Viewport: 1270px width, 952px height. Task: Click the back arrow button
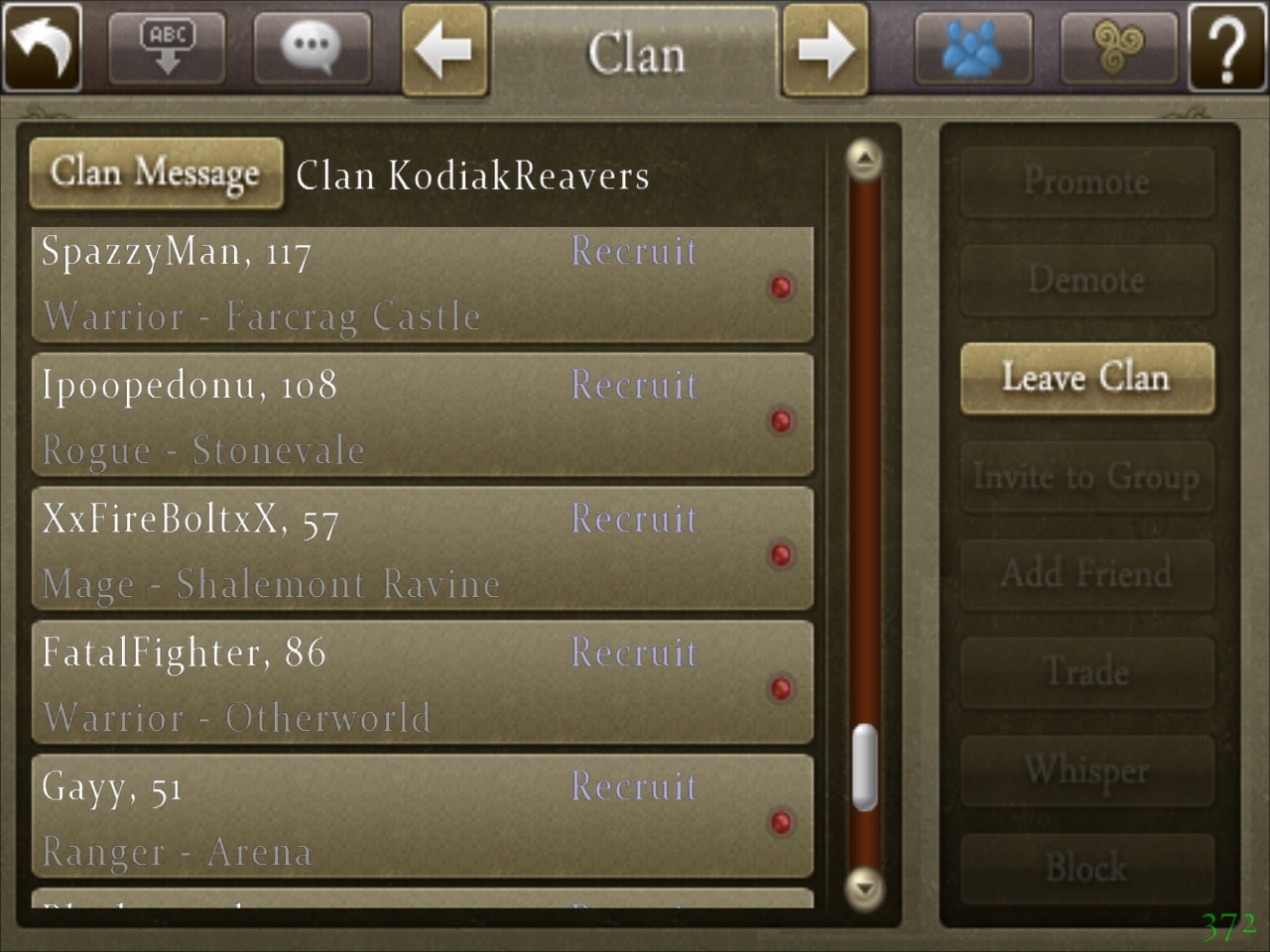pos(42,47)
